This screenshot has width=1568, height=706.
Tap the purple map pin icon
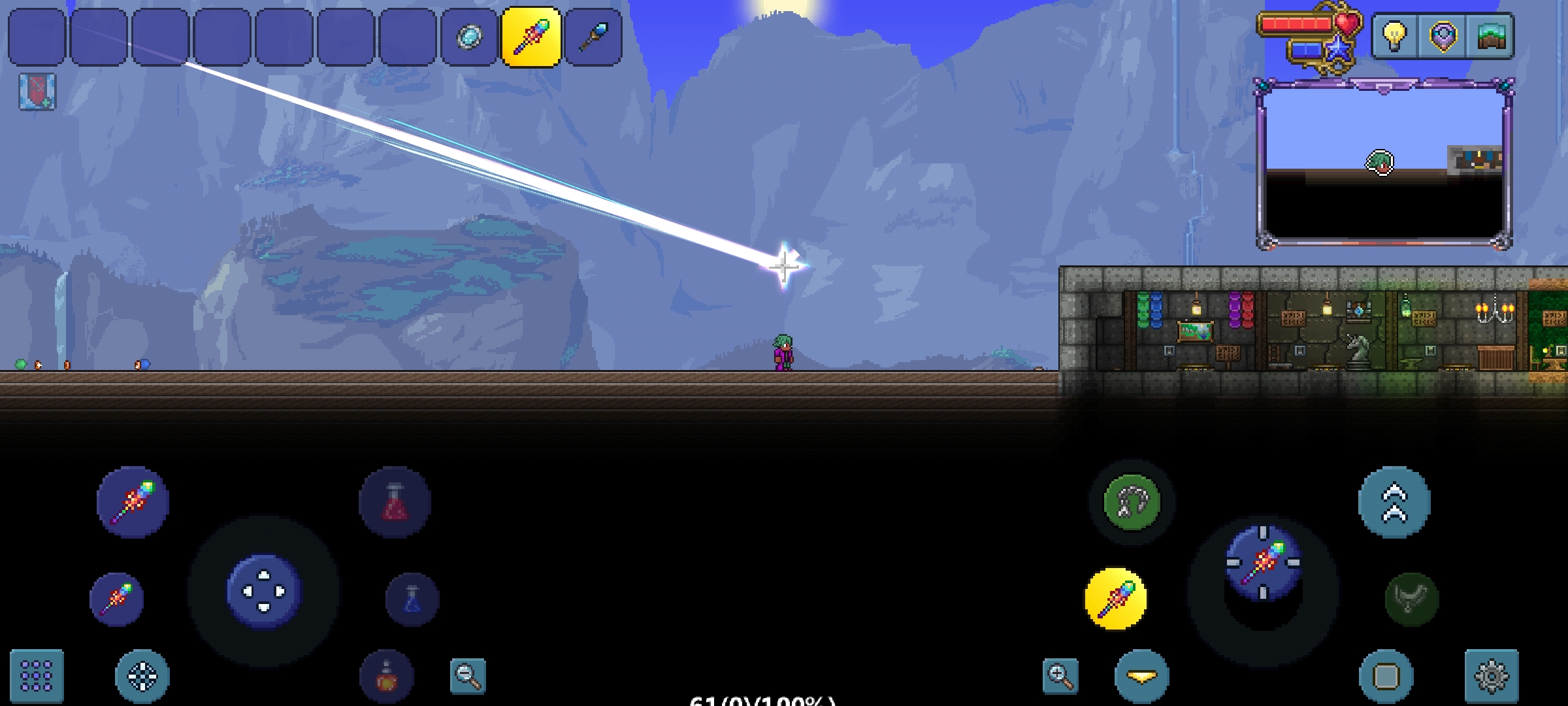(1443, 36)
